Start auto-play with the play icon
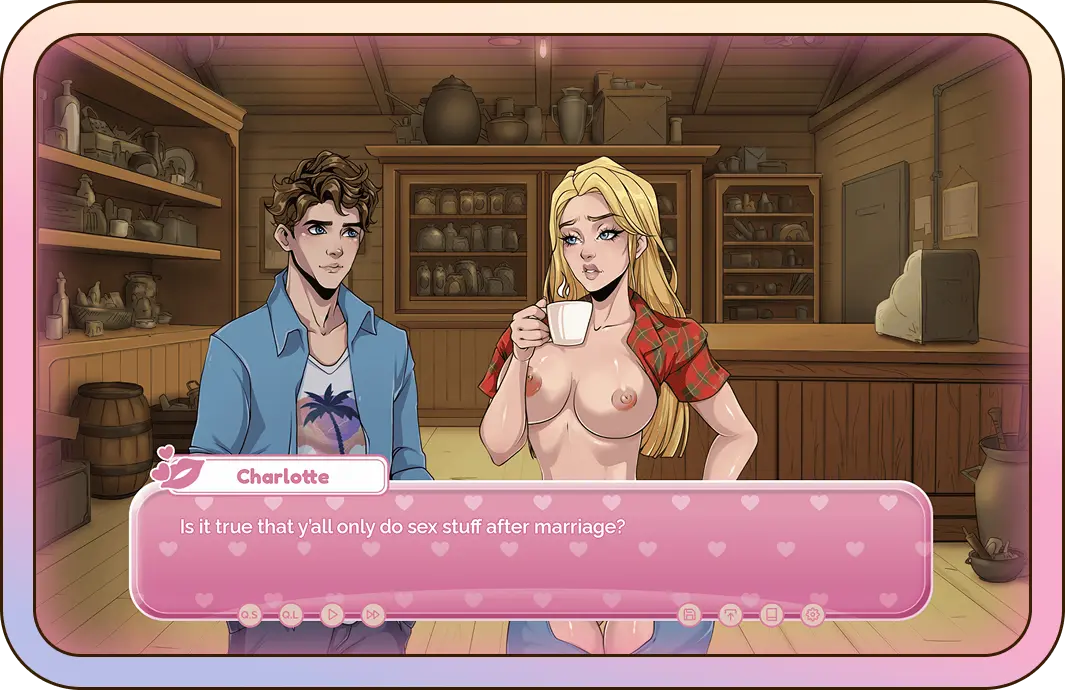Screen dimensions: 1065x690 [x=332, y=615]
